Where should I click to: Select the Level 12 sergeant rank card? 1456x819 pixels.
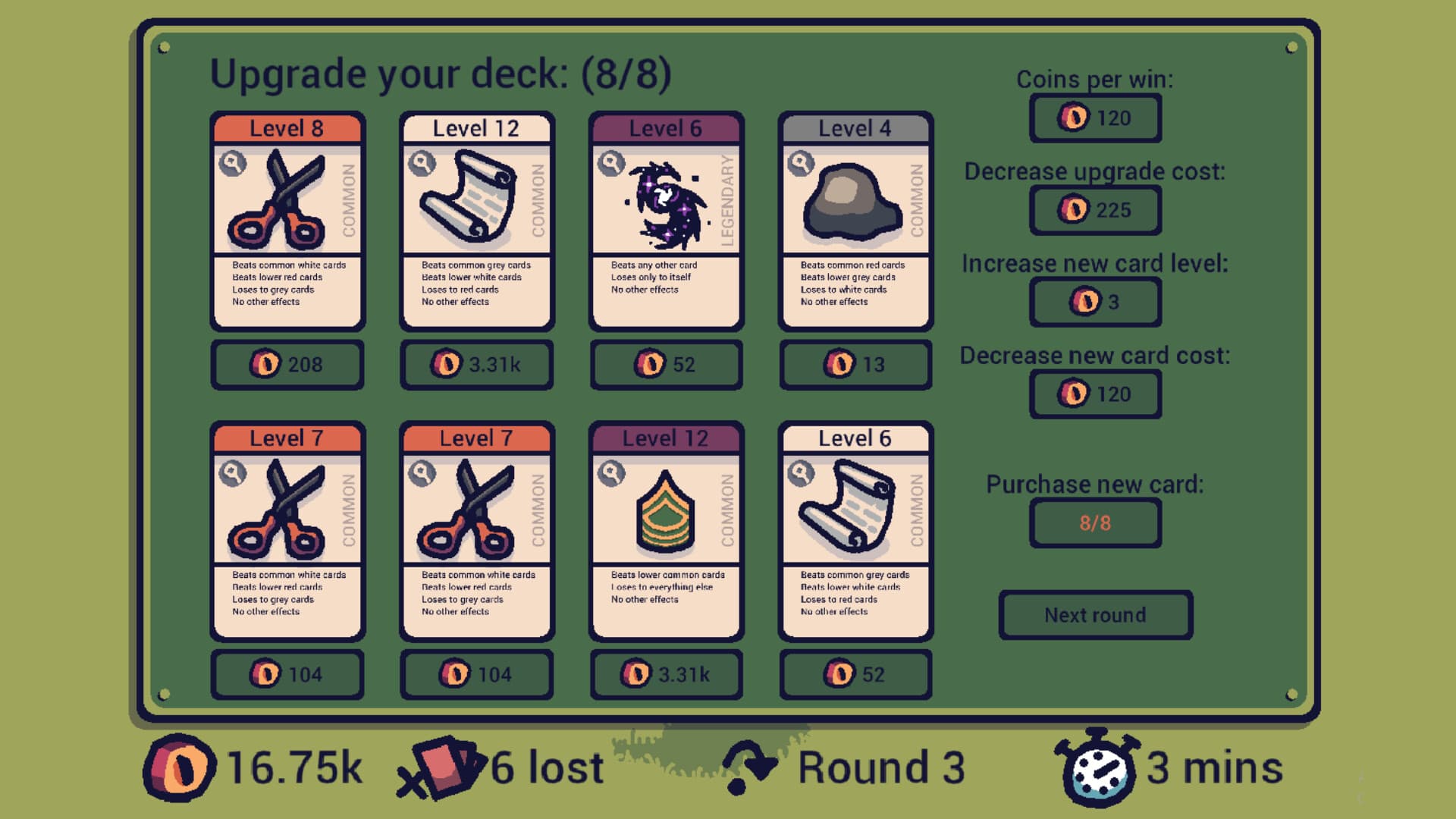pyautogui.click(x=666, y=531)
